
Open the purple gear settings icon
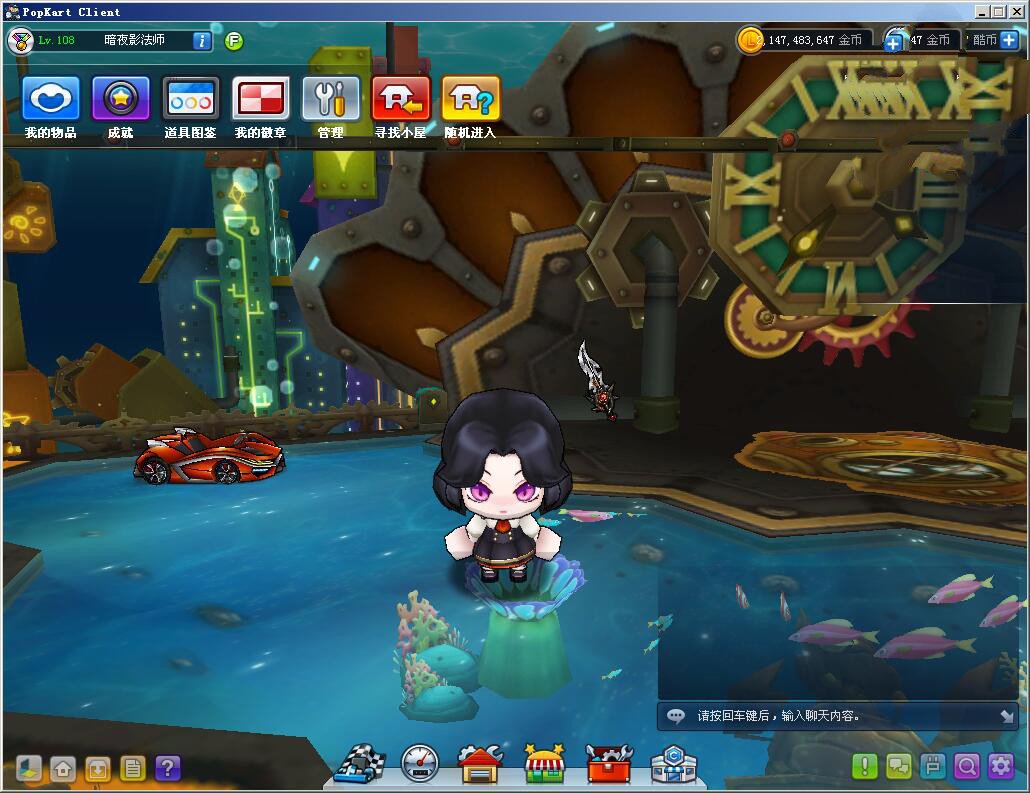(x=1001, y=766)
